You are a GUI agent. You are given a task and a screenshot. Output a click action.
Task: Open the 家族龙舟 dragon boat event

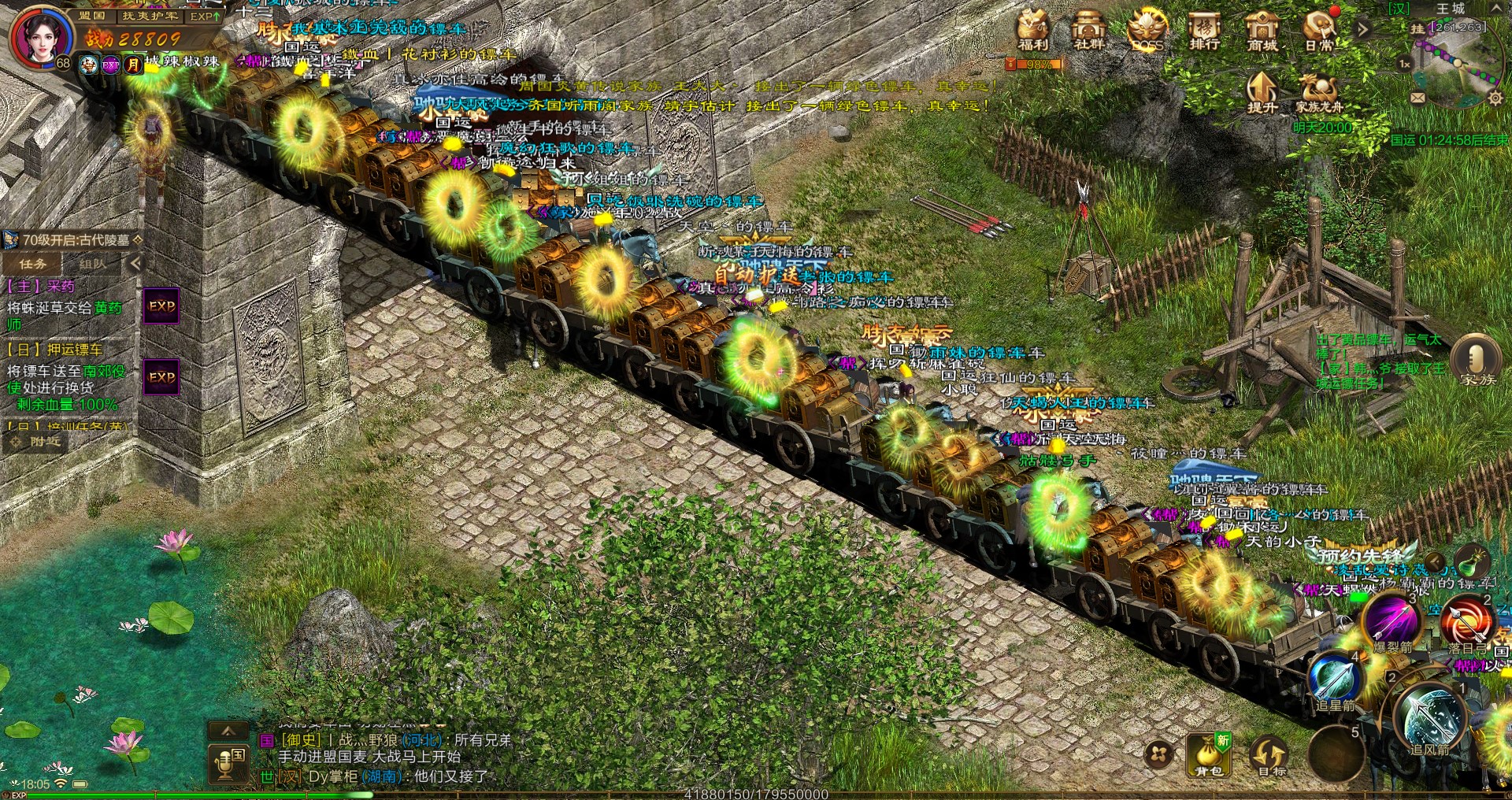tap(1318, 93)
